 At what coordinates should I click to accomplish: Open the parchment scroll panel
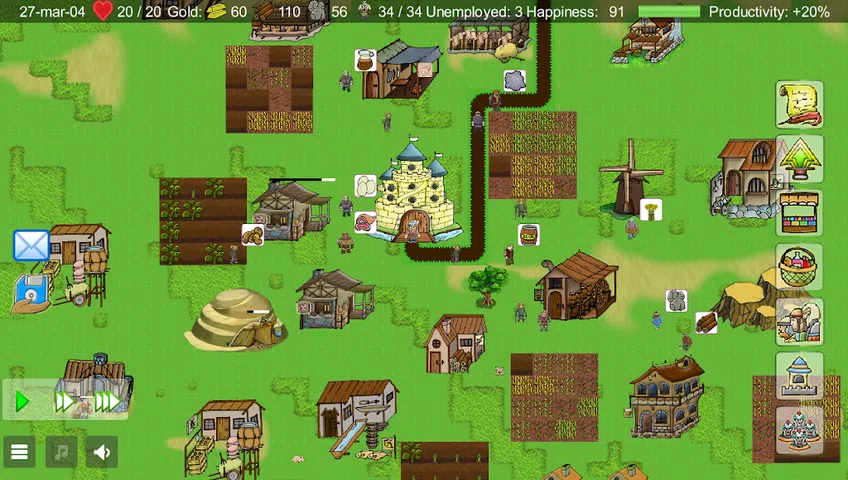(x=799, y=104)
